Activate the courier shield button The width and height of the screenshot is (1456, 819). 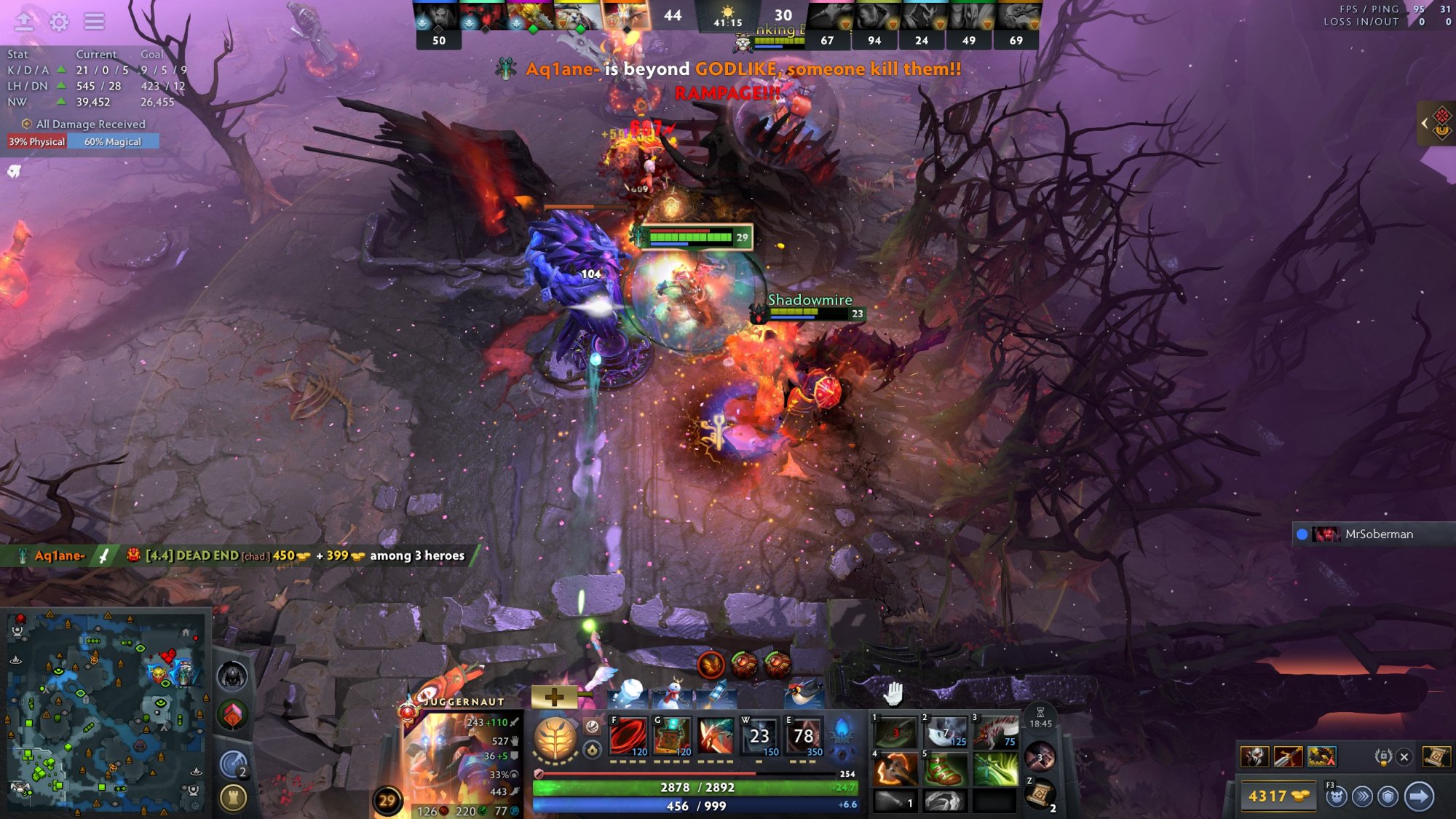point(1388,796)
